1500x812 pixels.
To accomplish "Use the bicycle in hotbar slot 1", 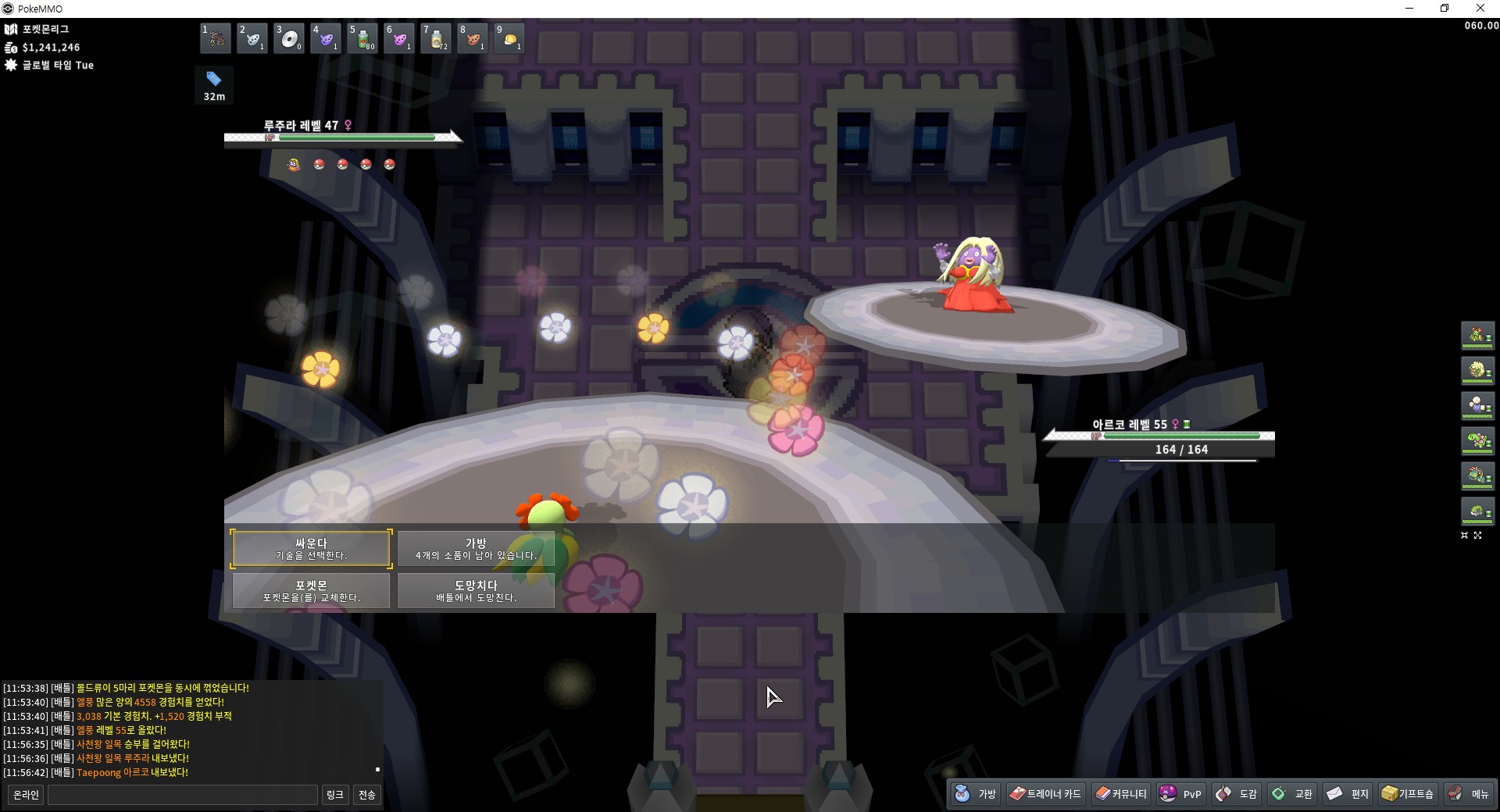I will click(x=216, y=38).
